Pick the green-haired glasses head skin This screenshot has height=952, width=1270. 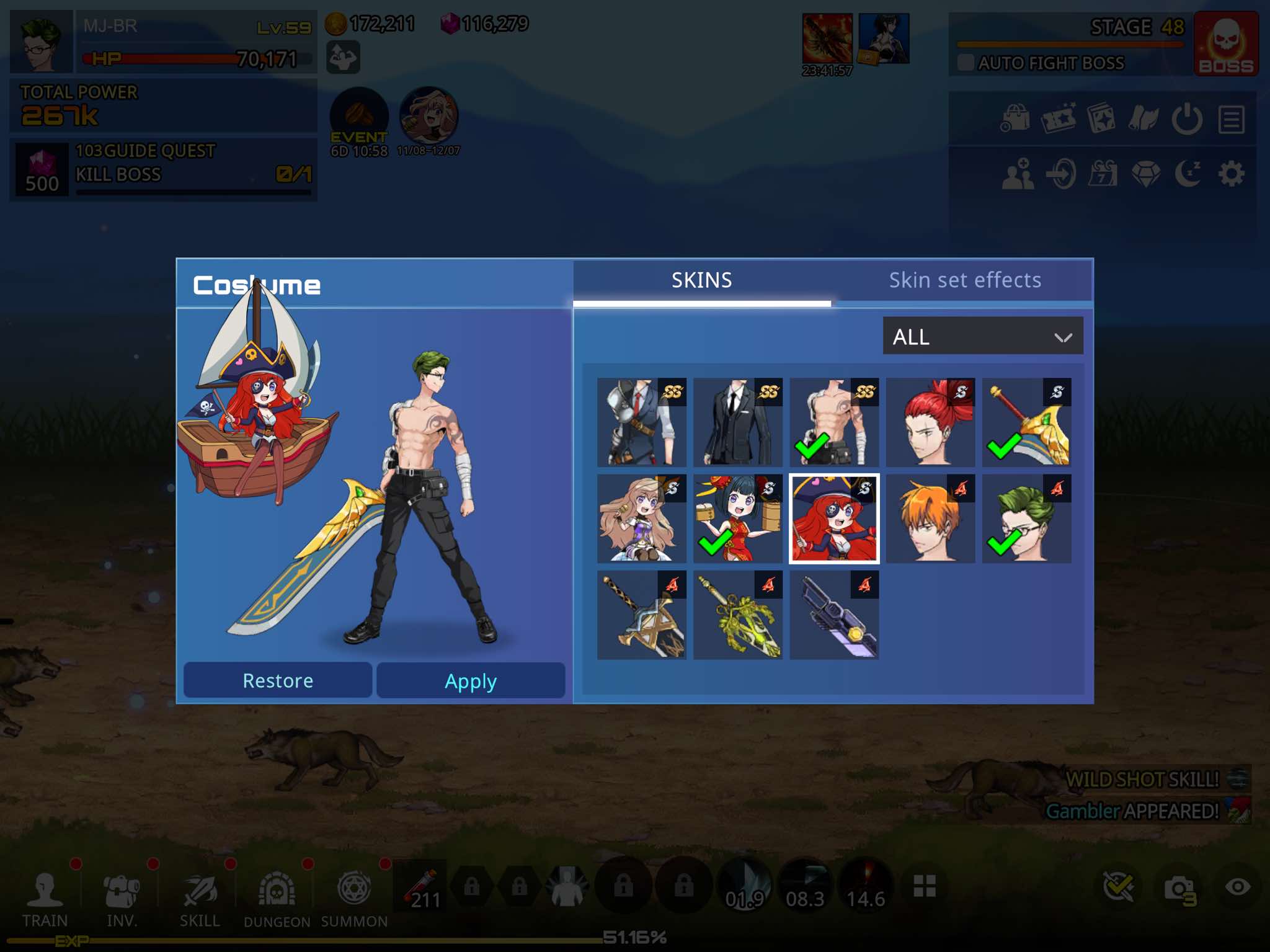point(1026,518)
